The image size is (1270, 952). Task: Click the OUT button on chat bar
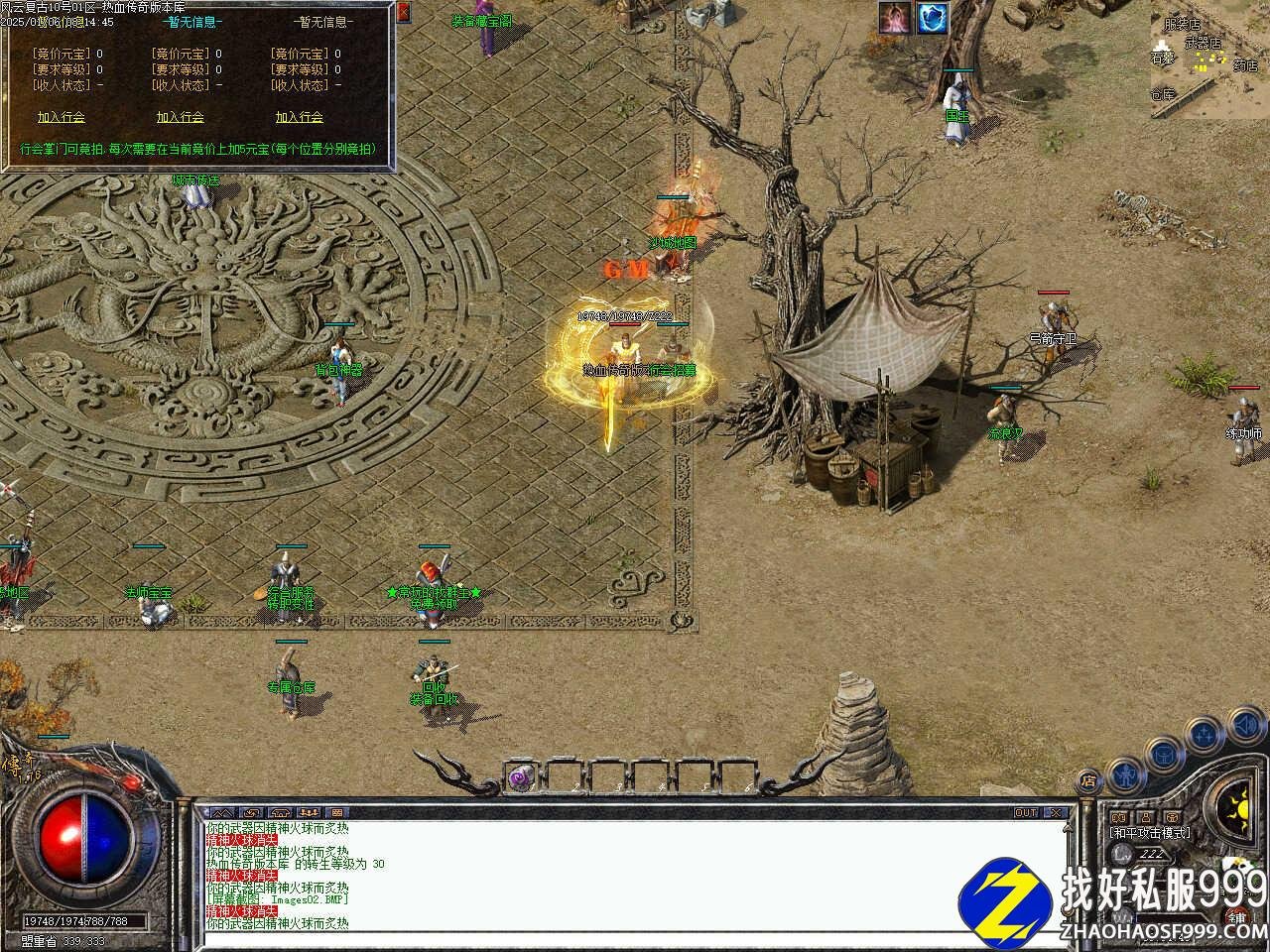pyautogui.click(x=1026, y=812)
